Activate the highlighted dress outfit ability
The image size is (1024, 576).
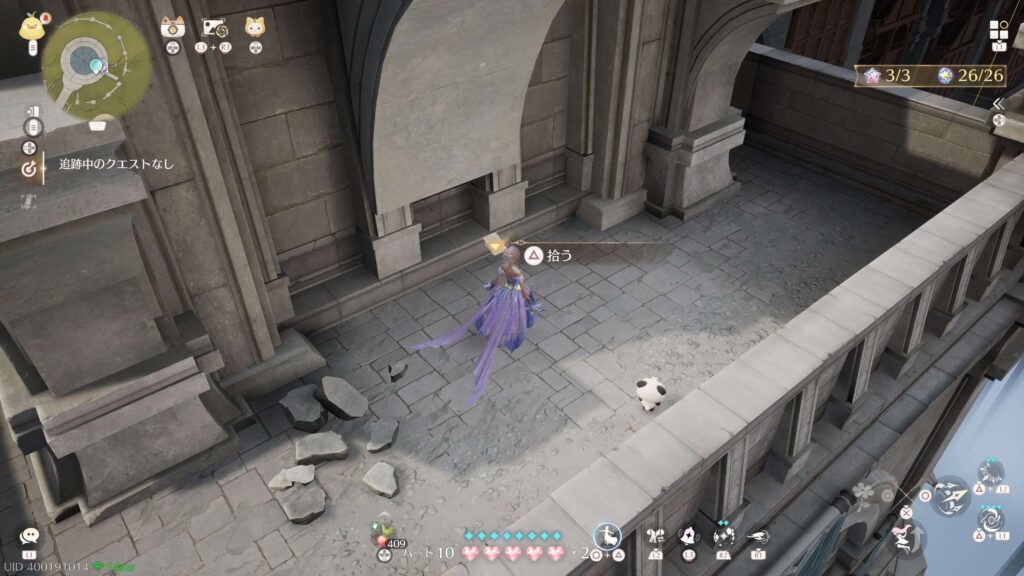tap(607, 537)
